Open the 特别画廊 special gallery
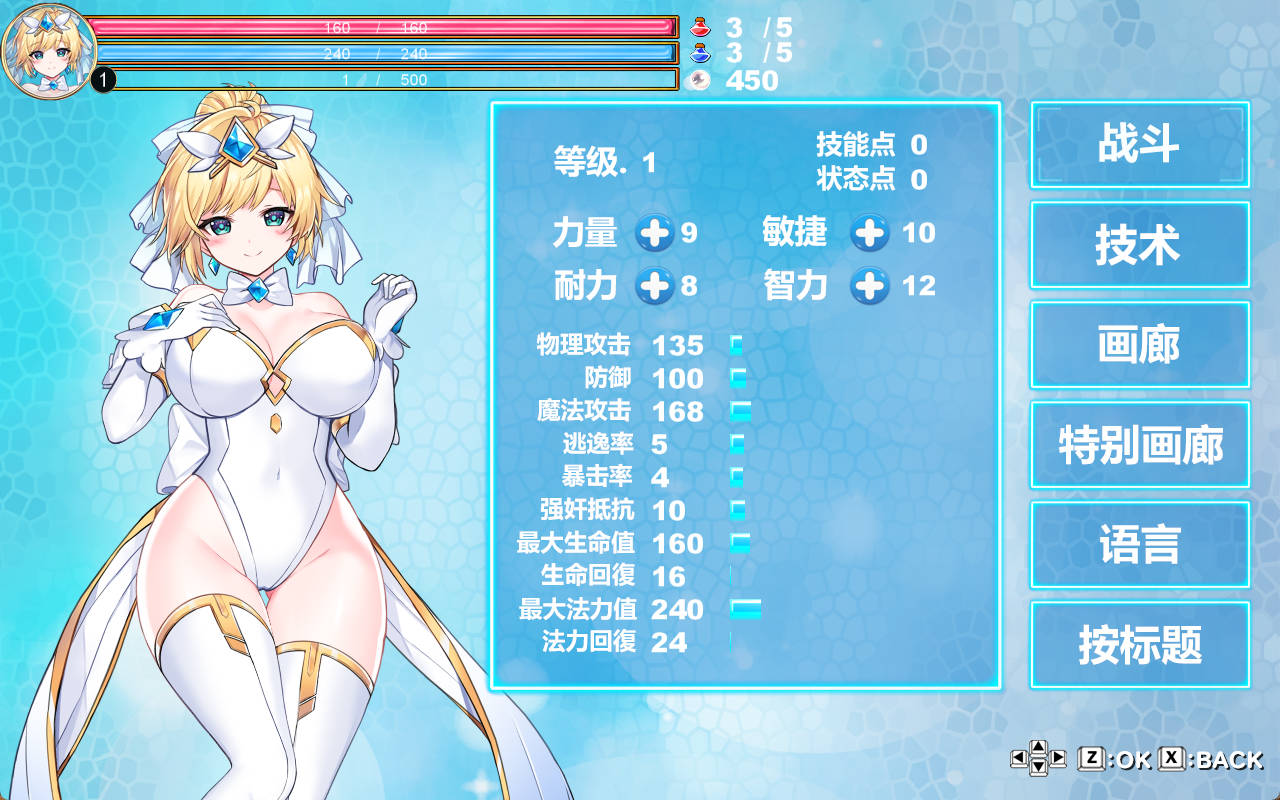Viewport: 1280px width, 800px height. pos(1139,445)
